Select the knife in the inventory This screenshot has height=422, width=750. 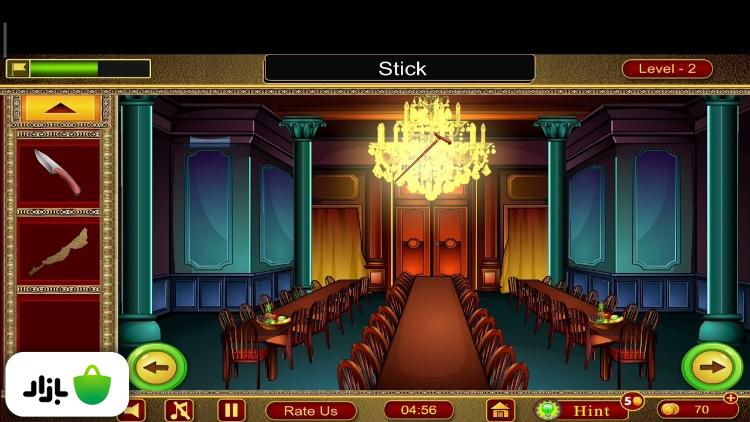58,170
